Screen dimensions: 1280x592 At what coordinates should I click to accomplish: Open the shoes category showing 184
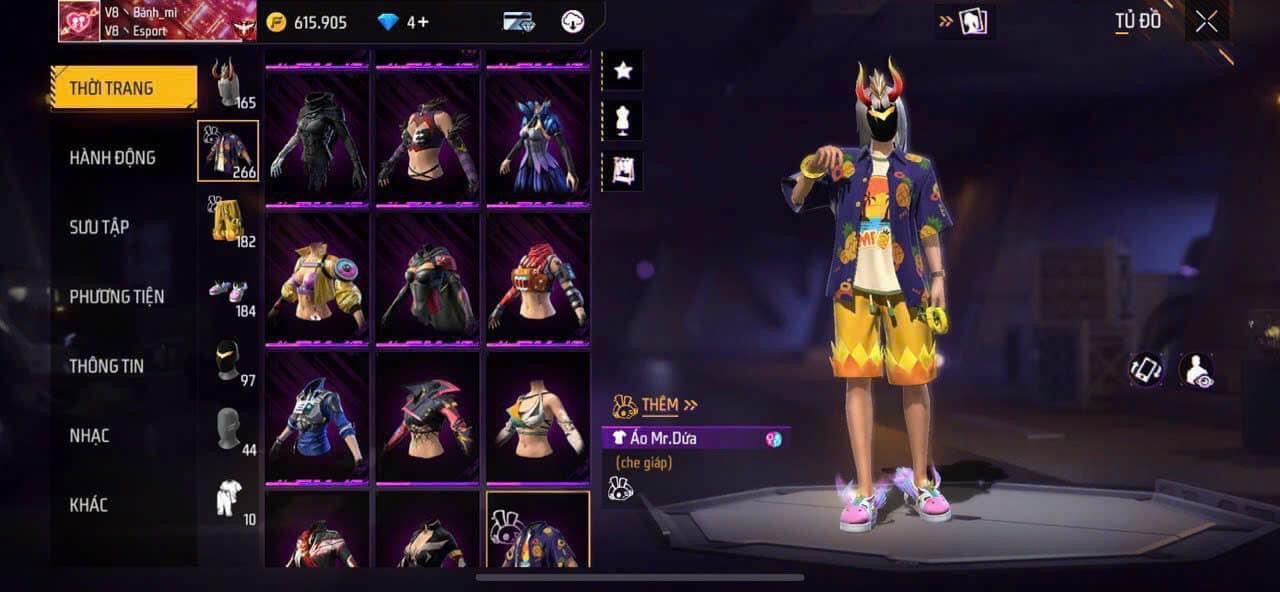[x=229, y=292]
